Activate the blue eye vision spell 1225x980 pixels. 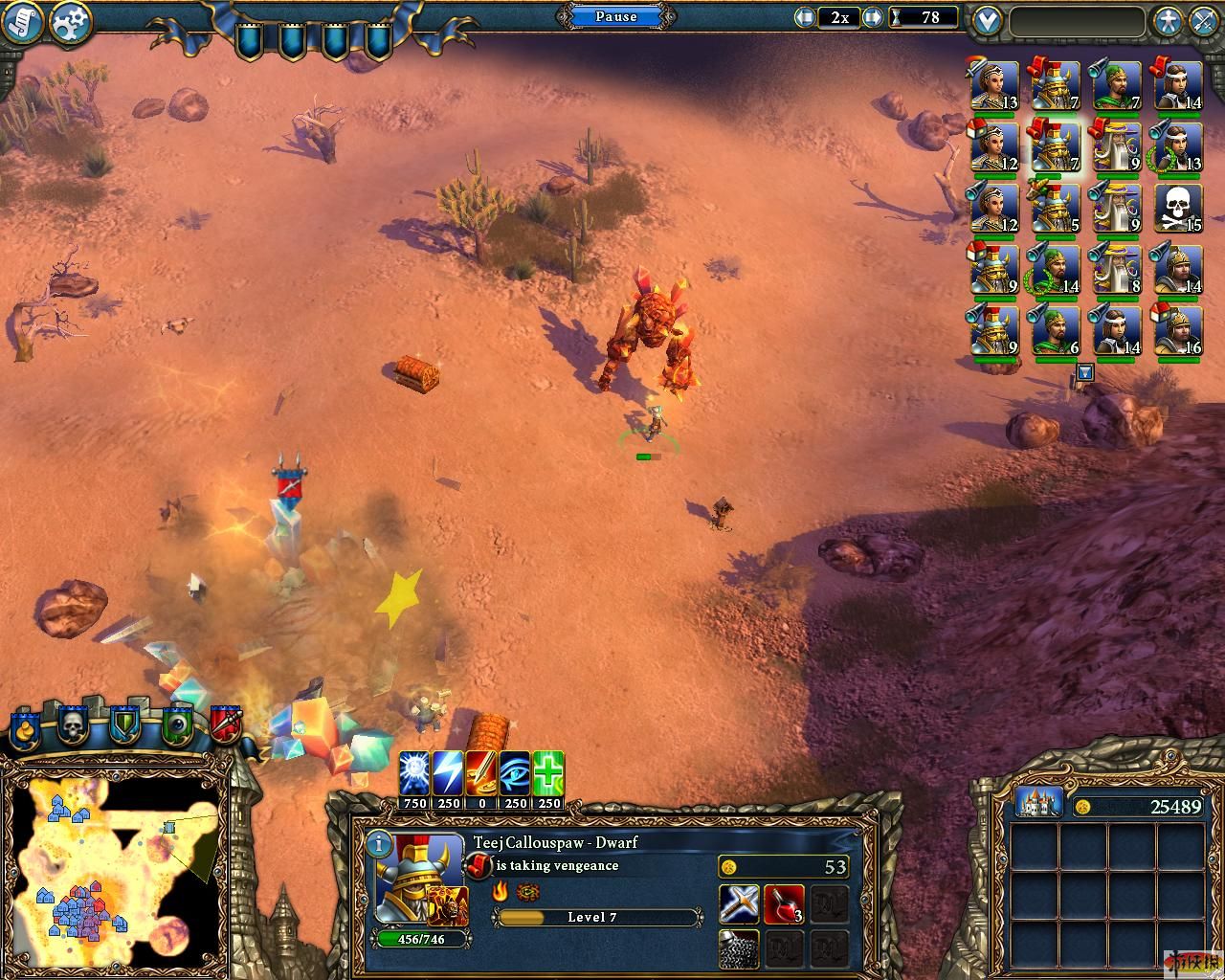pos(515,773)
